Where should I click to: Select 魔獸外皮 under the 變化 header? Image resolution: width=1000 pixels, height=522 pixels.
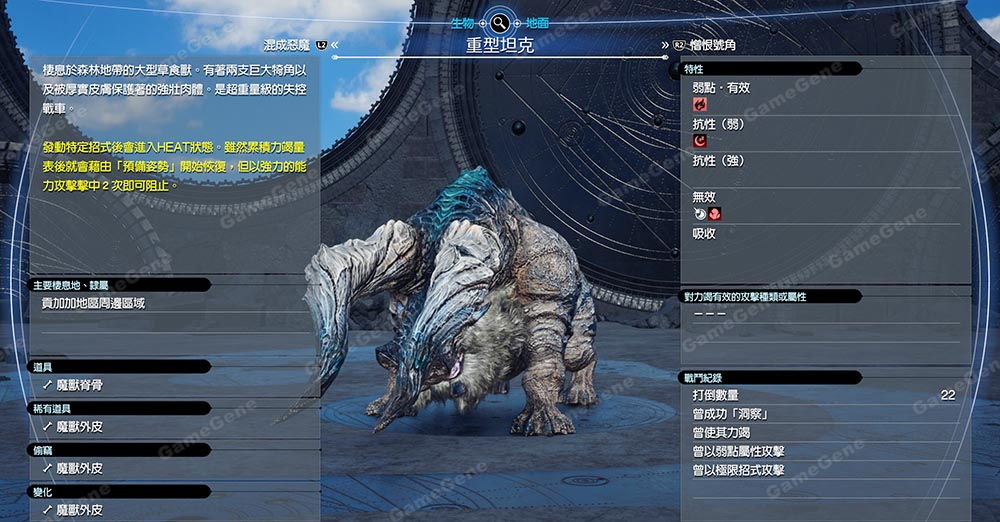(79, 510)
